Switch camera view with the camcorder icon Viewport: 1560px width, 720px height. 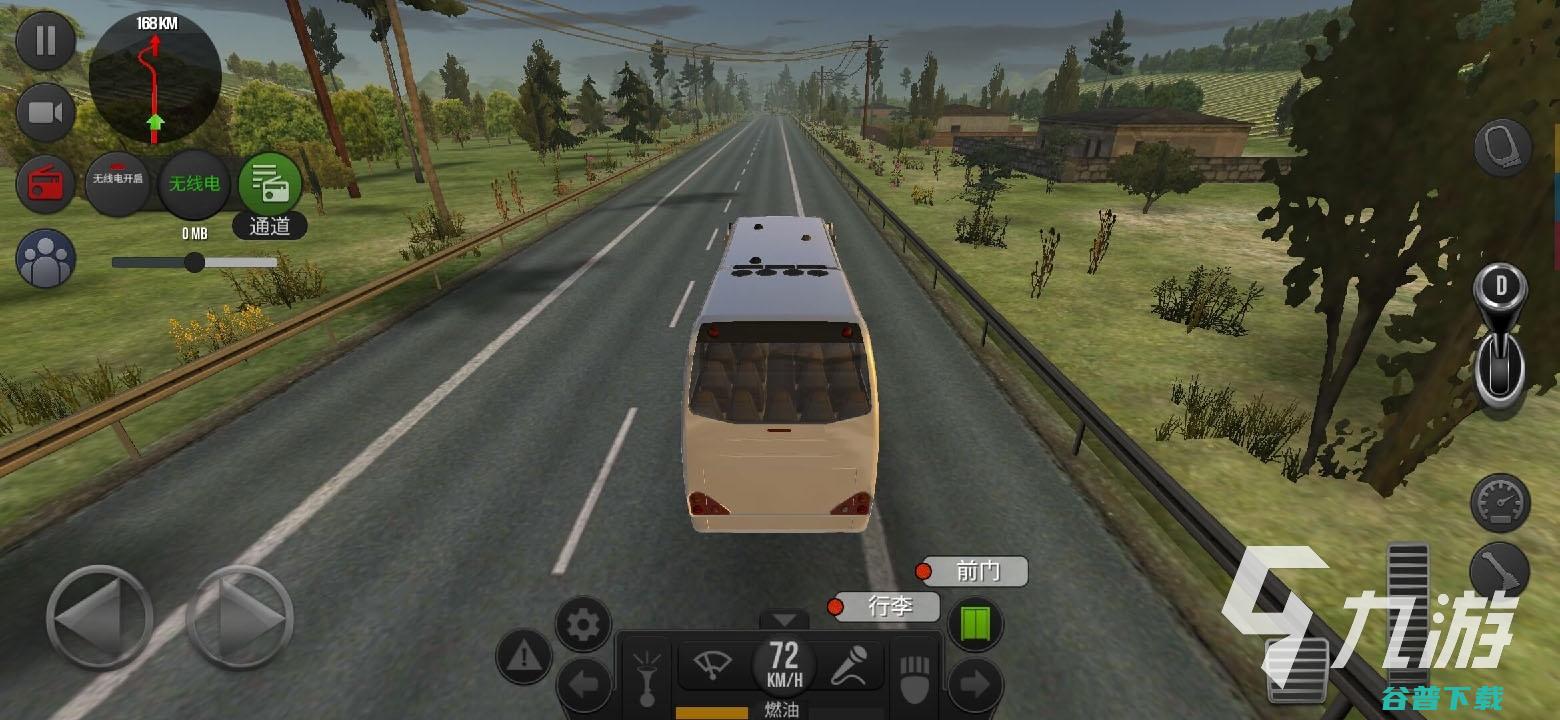tap(45, 112)
